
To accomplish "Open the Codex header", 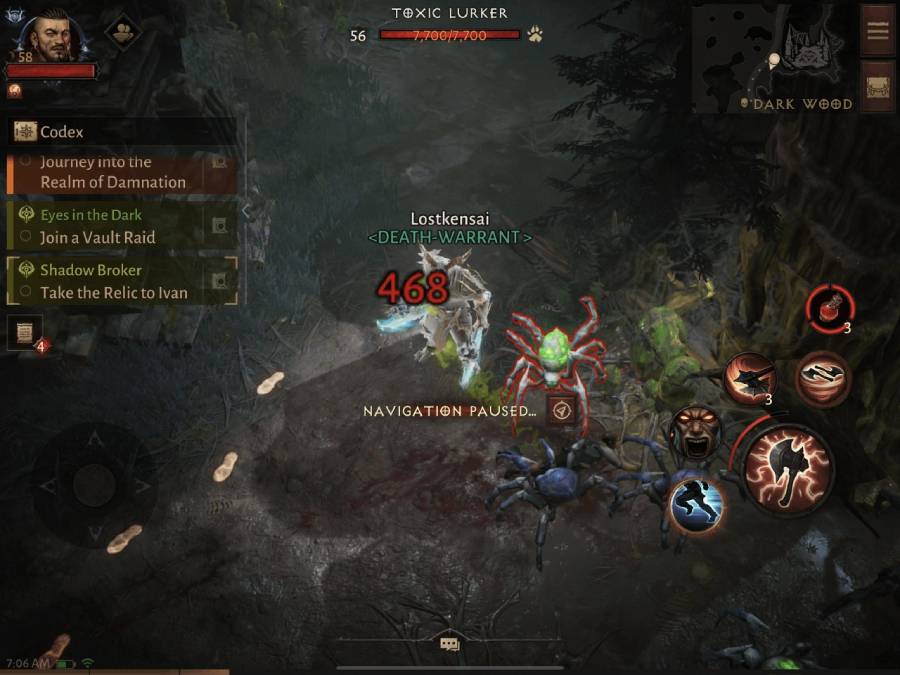I will (62, 132).
